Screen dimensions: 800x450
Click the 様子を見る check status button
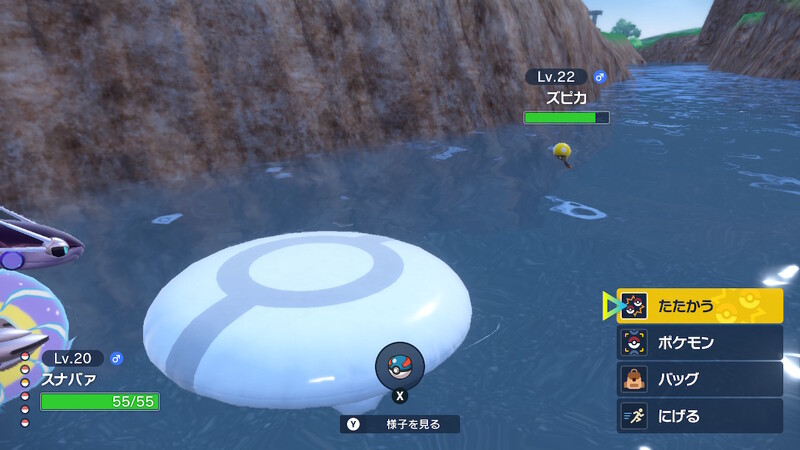(400, 424)
